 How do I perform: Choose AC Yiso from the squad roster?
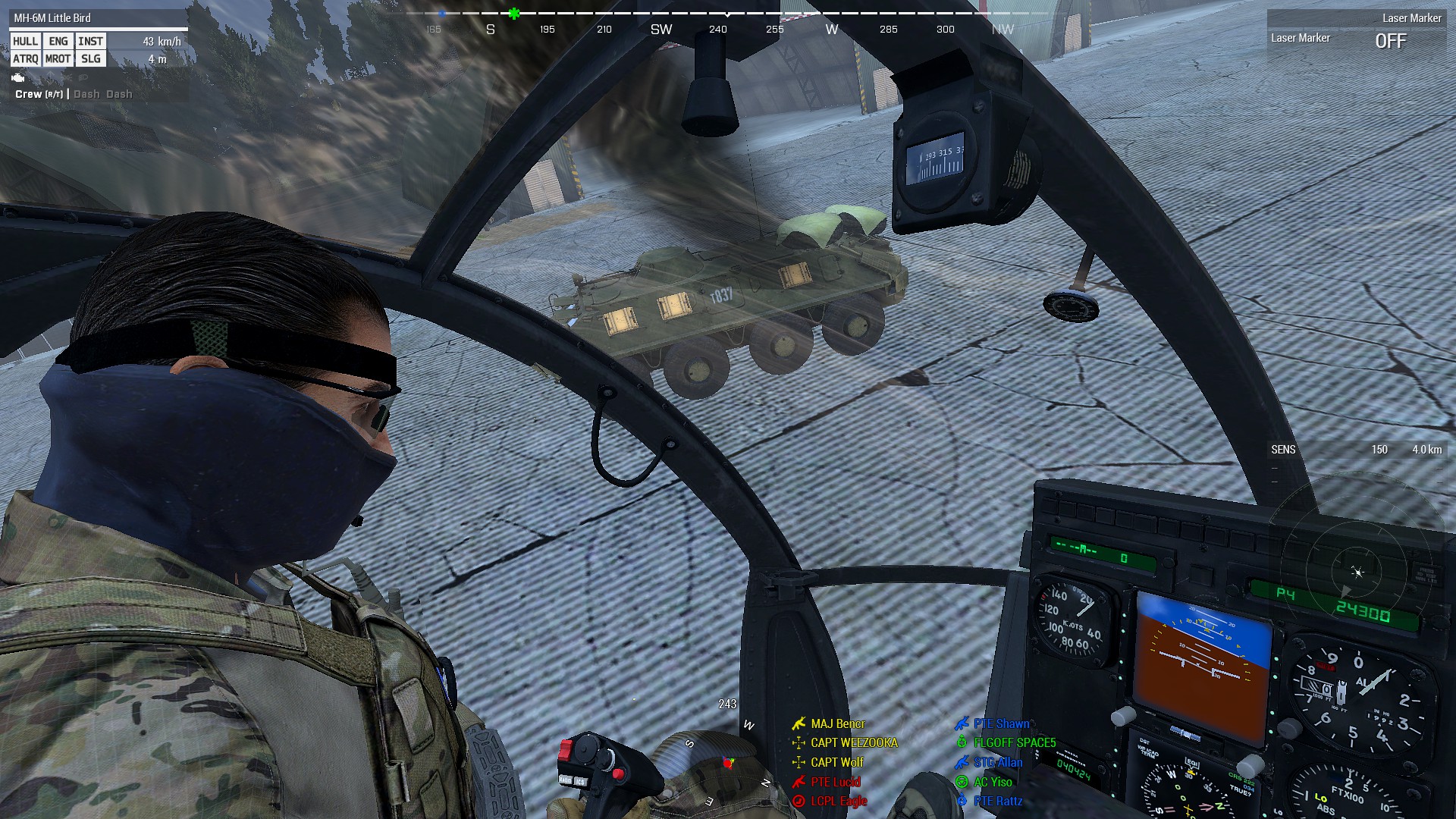pyautogui.click(x=993, y=782)
